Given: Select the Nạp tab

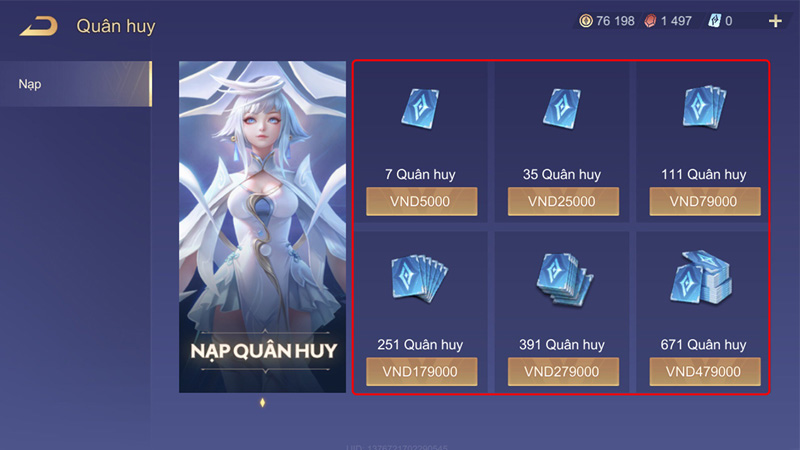Looking at the screenshot, I should coord(75,84).
